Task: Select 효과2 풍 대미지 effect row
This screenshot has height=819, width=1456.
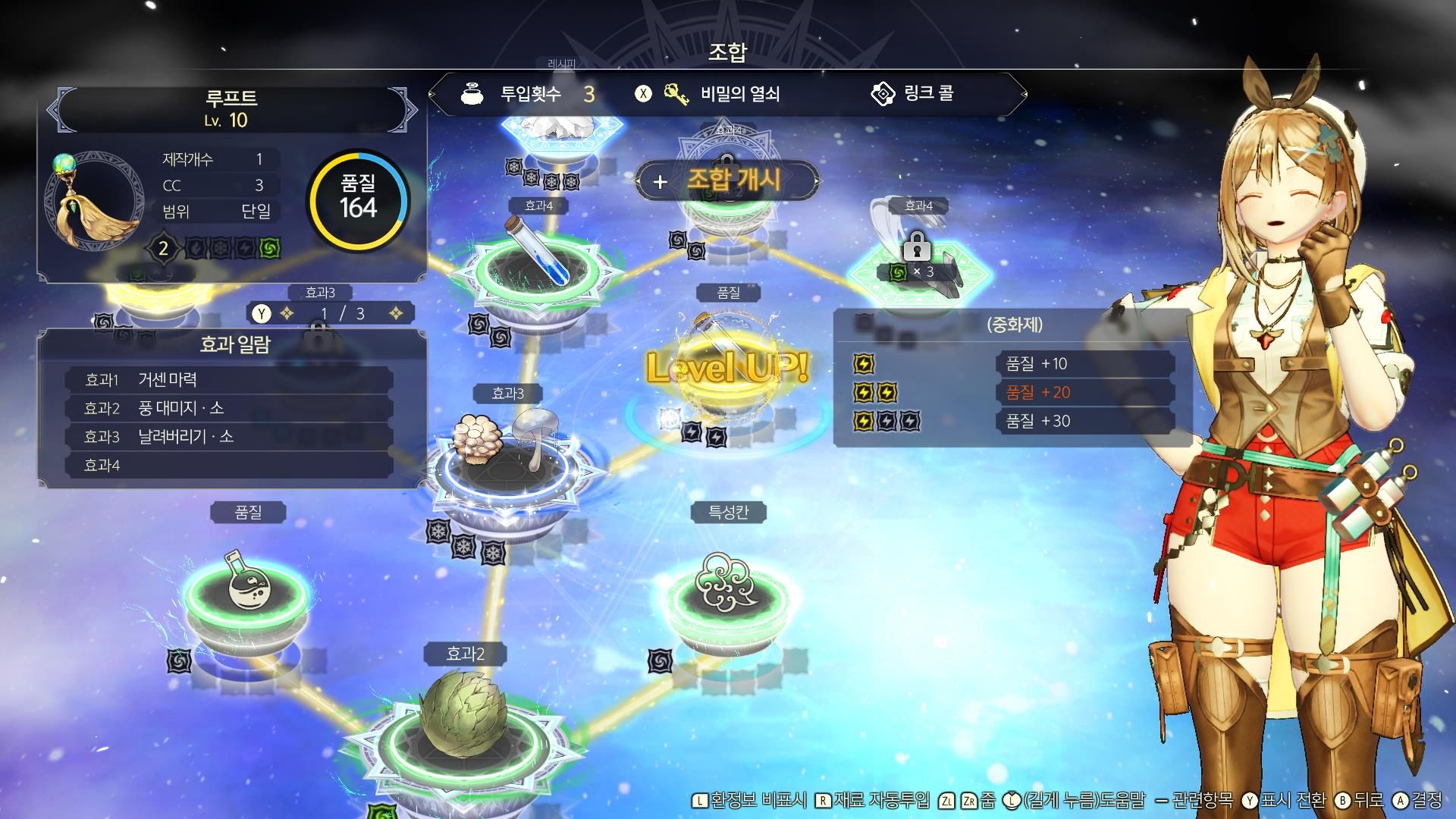Action: [x=227, y=408]
